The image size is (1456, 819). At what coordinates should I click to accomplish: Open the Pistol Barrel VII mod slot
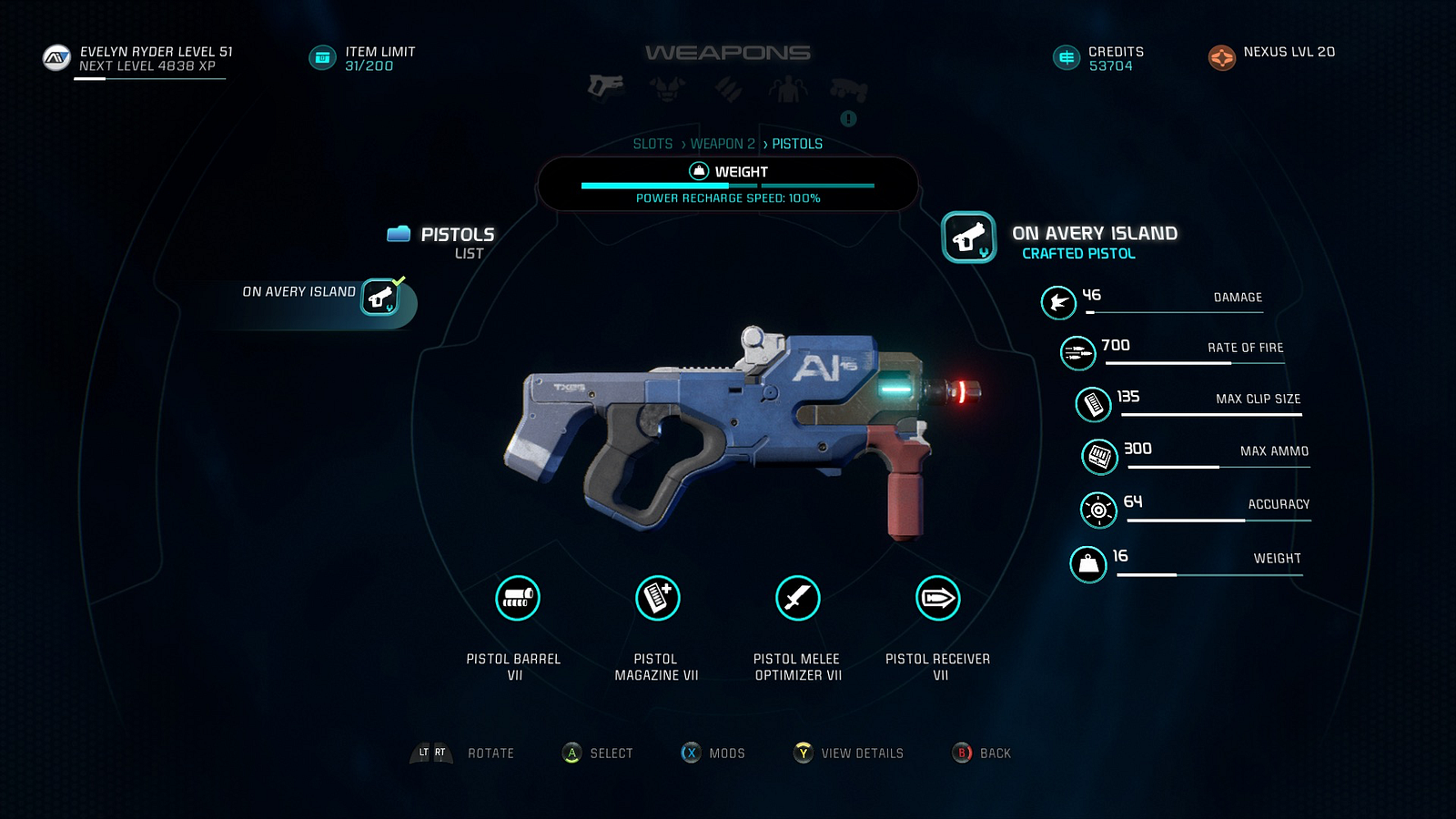tap(517, 599)
